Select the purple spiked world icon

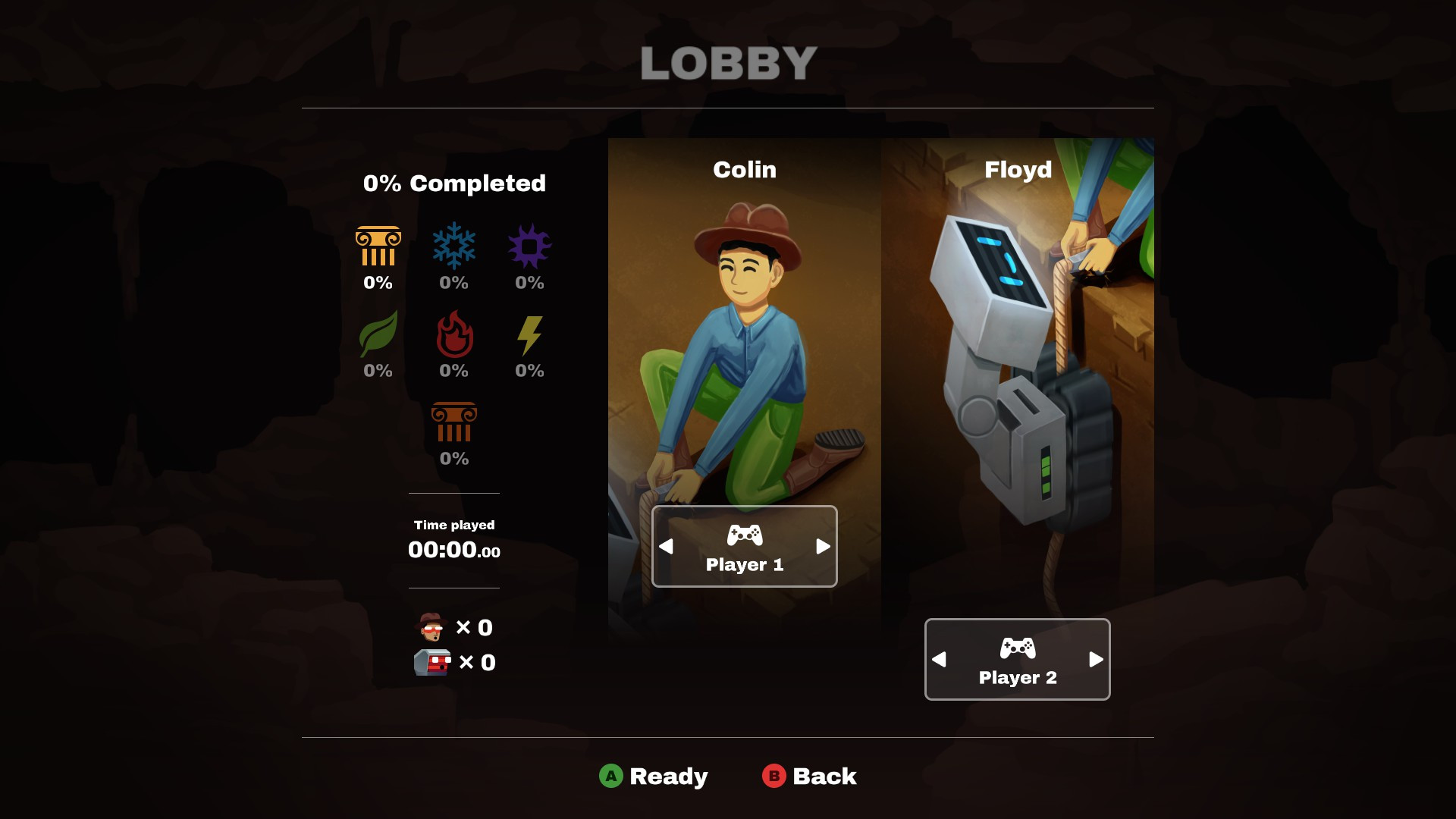(529, 246)
